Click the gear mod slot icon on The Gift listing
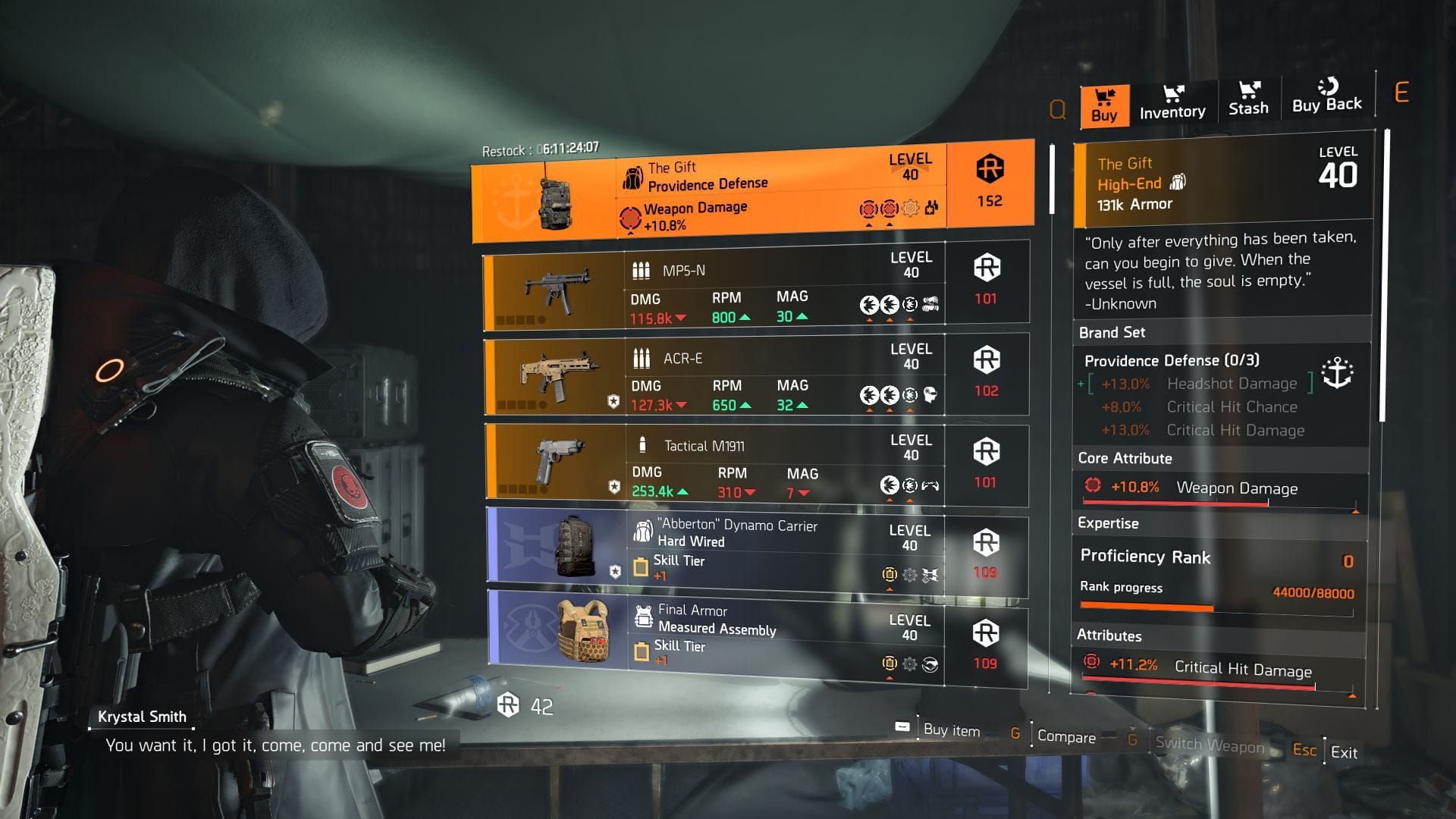The width and height of the screenshot is (1456, 819). [x=909, y=206]
